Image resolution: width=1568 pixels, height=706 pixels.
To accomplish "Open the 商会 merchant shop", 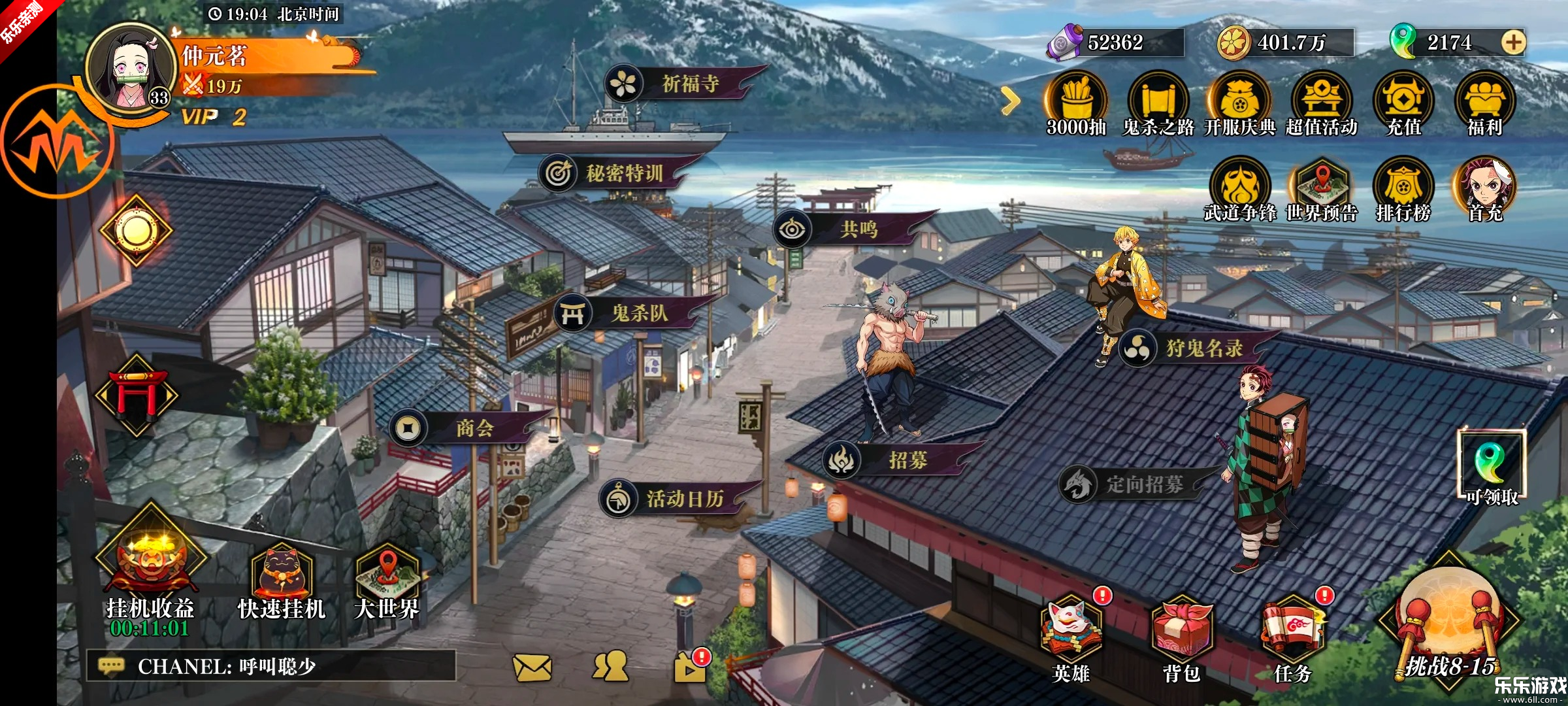I will pyautogui.click(x=465, y=429).
